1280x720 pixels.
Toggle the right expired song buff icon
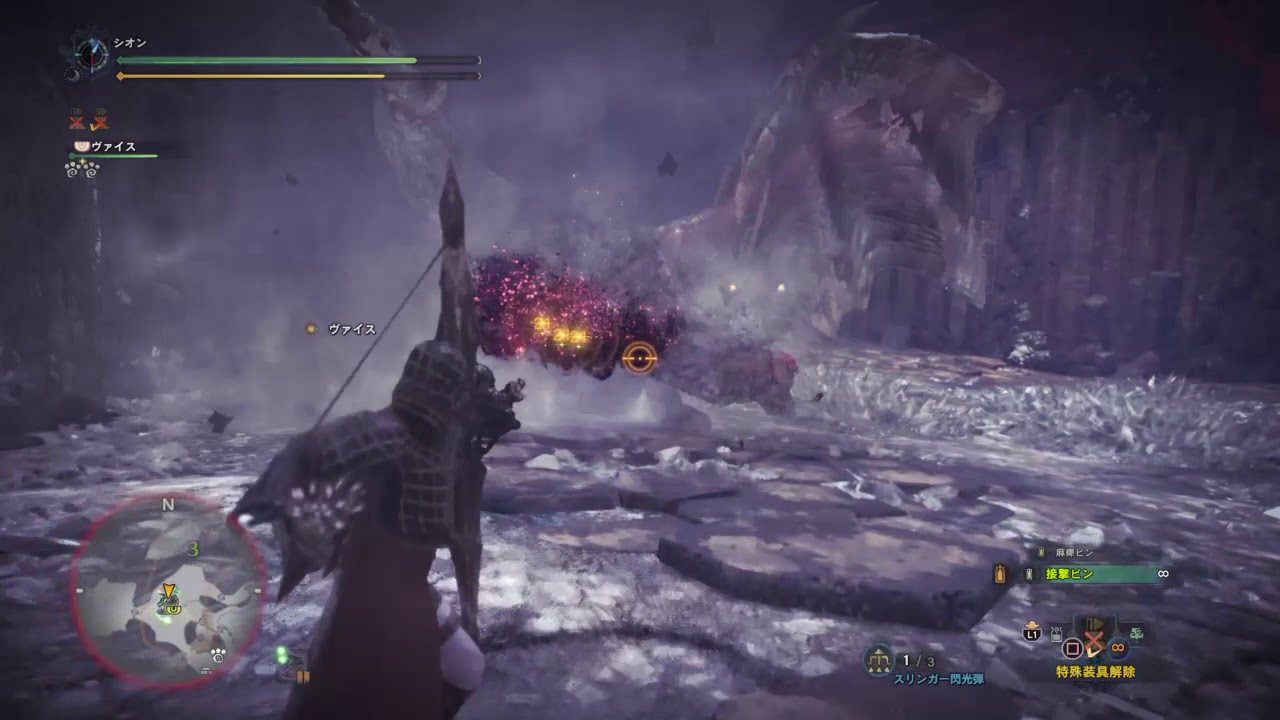pyautogui.click(x=98, y=121)
